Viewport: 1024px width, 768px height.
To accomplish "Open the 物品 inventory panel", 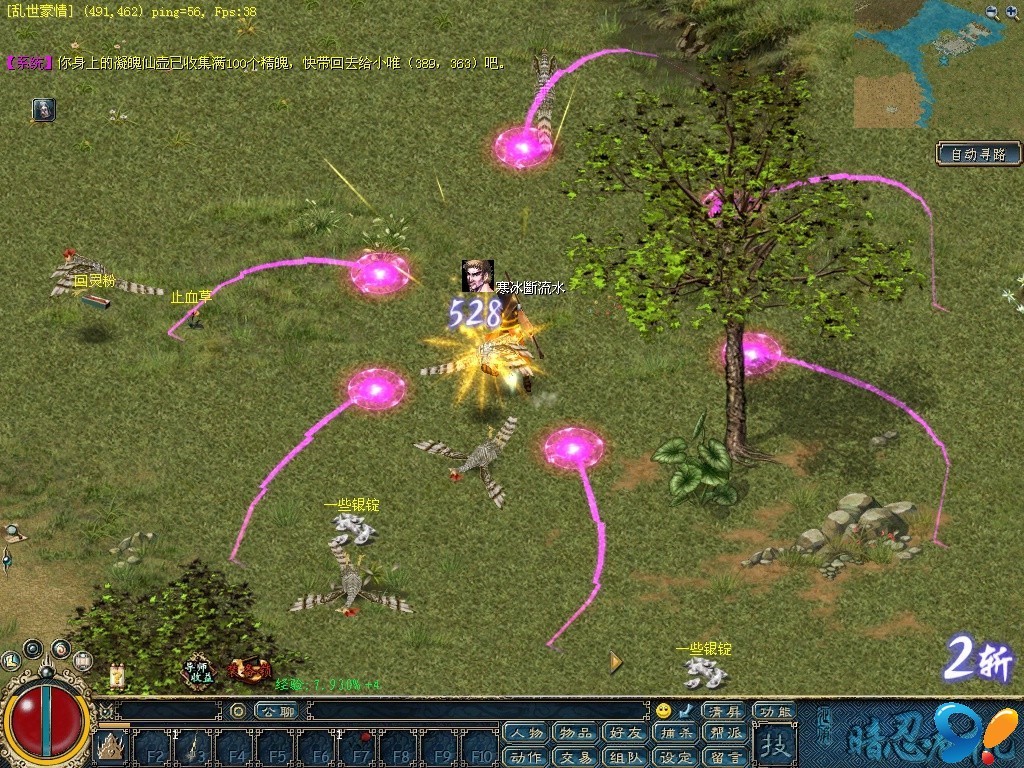I will [x=575, y=734].
